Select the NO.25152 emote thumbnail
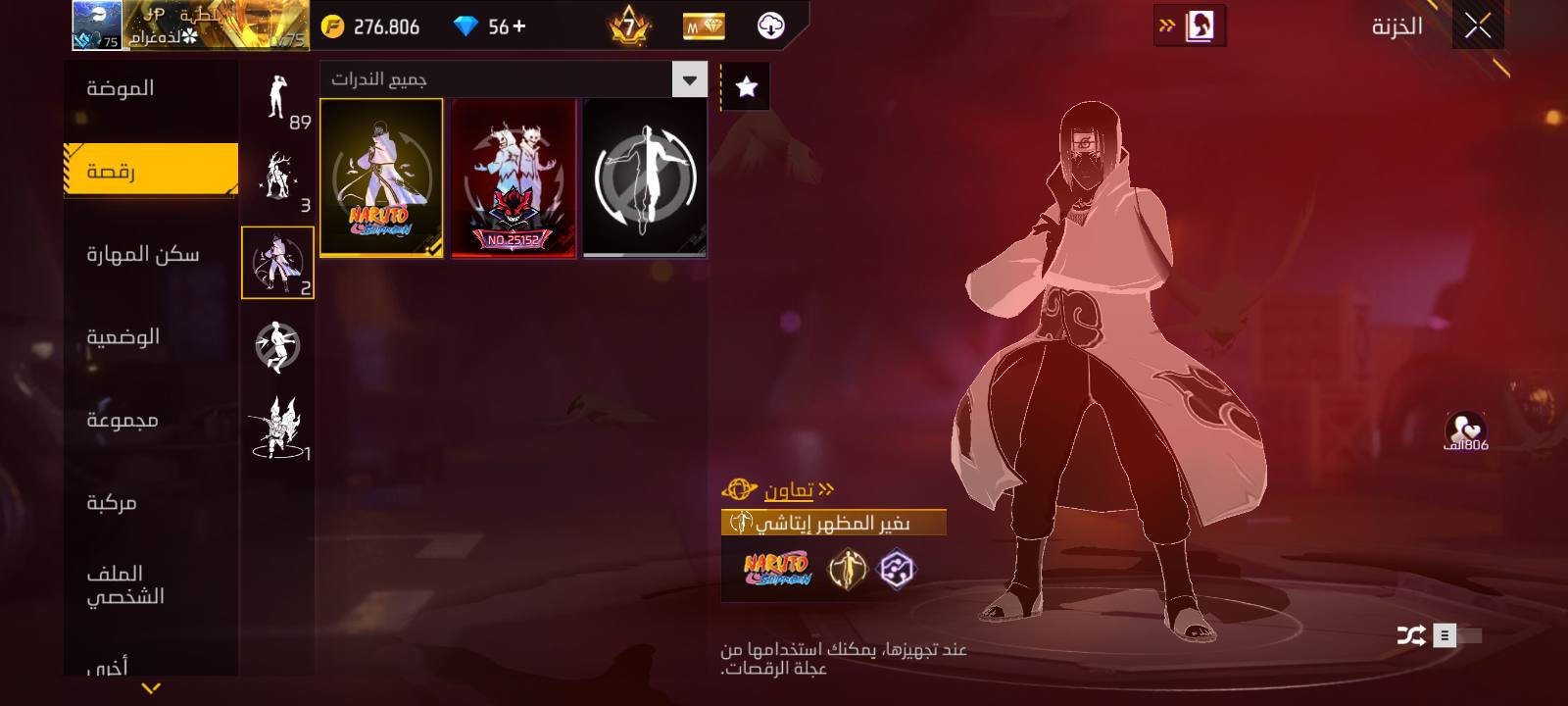This screenshot has height=706, width=1568. (513, 177)
